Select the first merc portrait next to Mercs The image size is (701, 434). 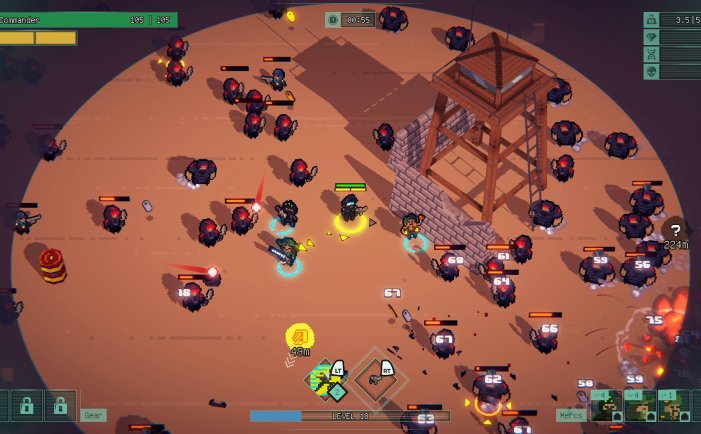coord(607,407)
